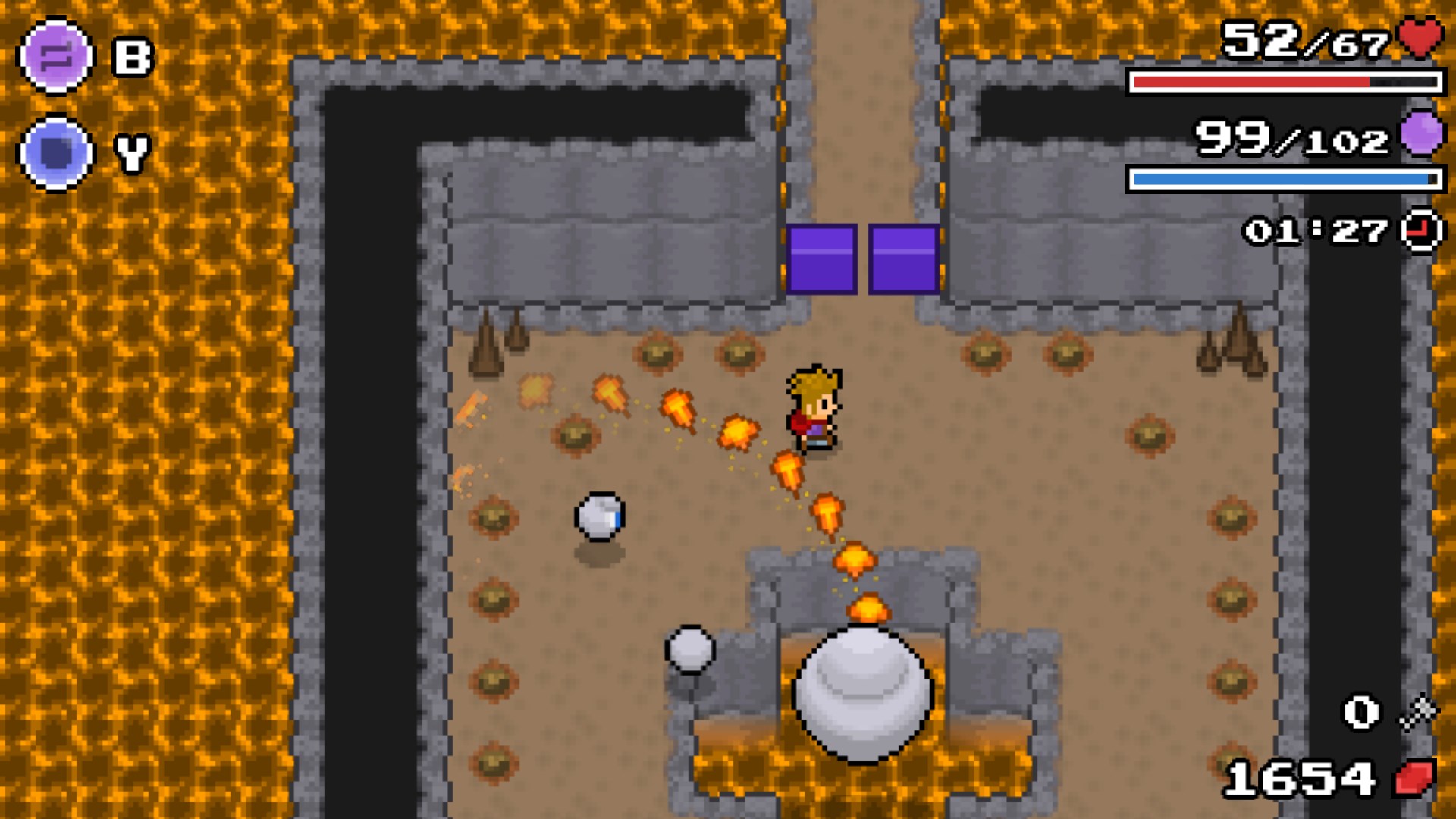Click the red clock icon next to 01:27
The width and height of the screenshot is (1456, 819).
1420,231
